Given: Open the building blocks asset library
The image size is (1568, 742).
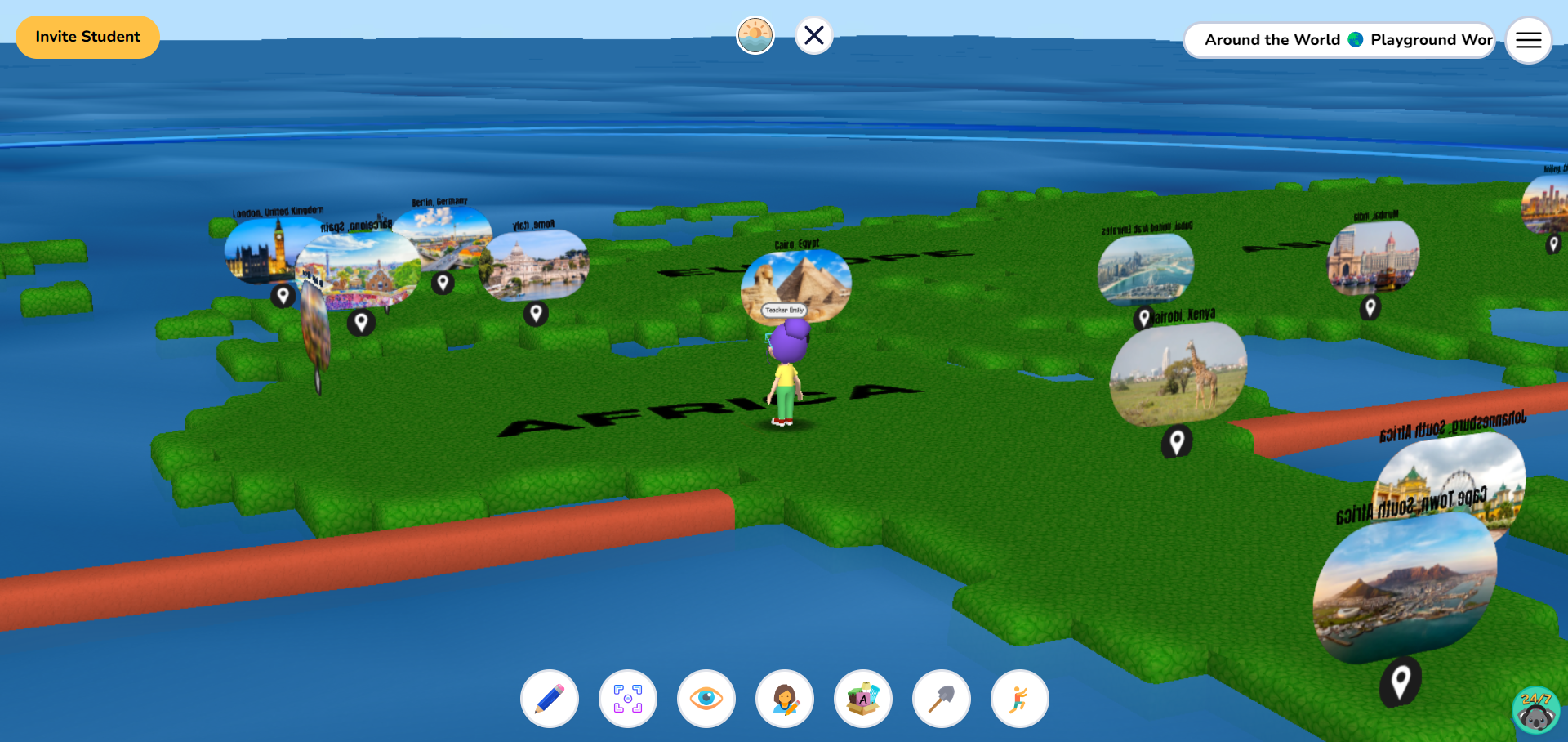Looking at the screenshot, I should [862, 699].
